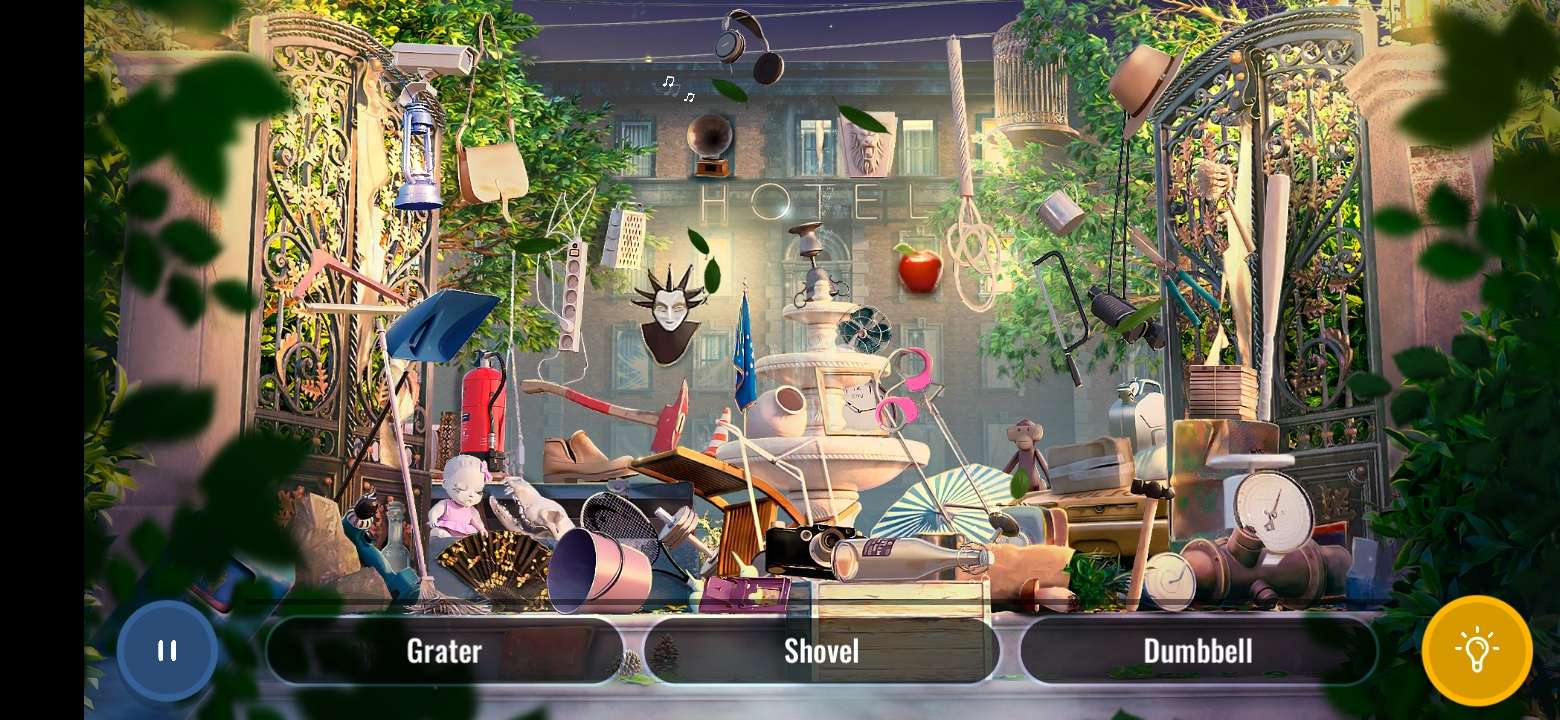The height and width of the screenshot is (720, 1560).
Task: Select the word Dumbbell in the list
Action: [1199, 650]
